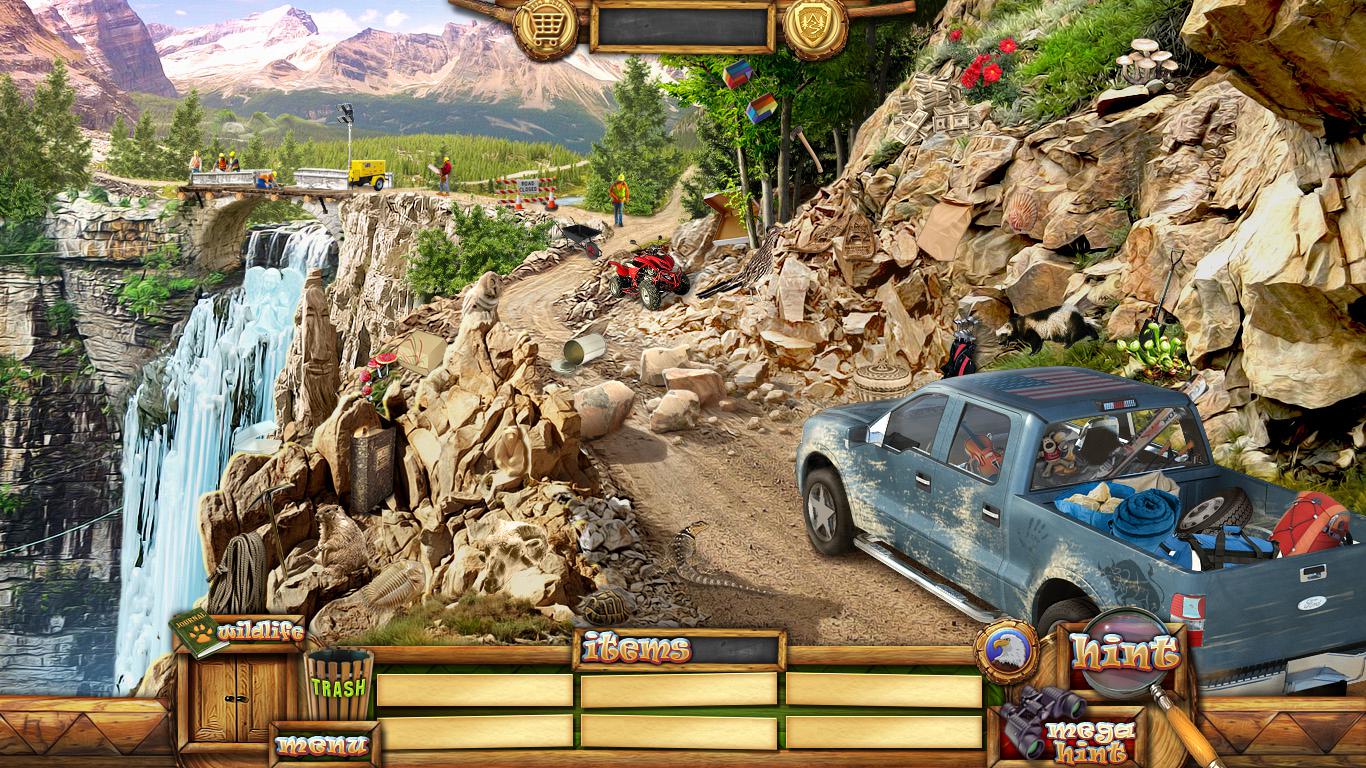Open the game menu

point(322,745)
